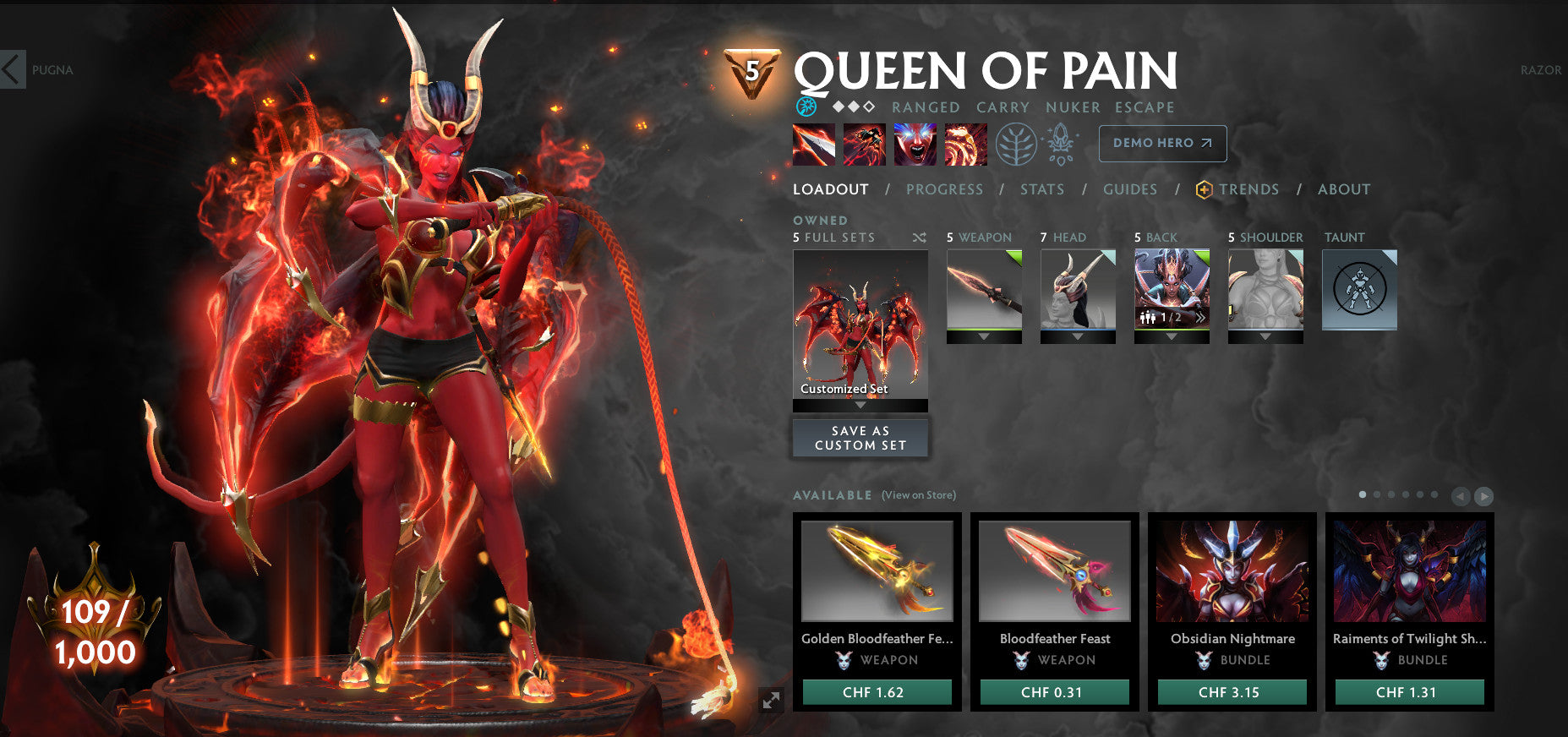Click the double-chevron style switcher on the Back slot
The width and height of the screenshot is (1568, 737).
pos(1201,317)
